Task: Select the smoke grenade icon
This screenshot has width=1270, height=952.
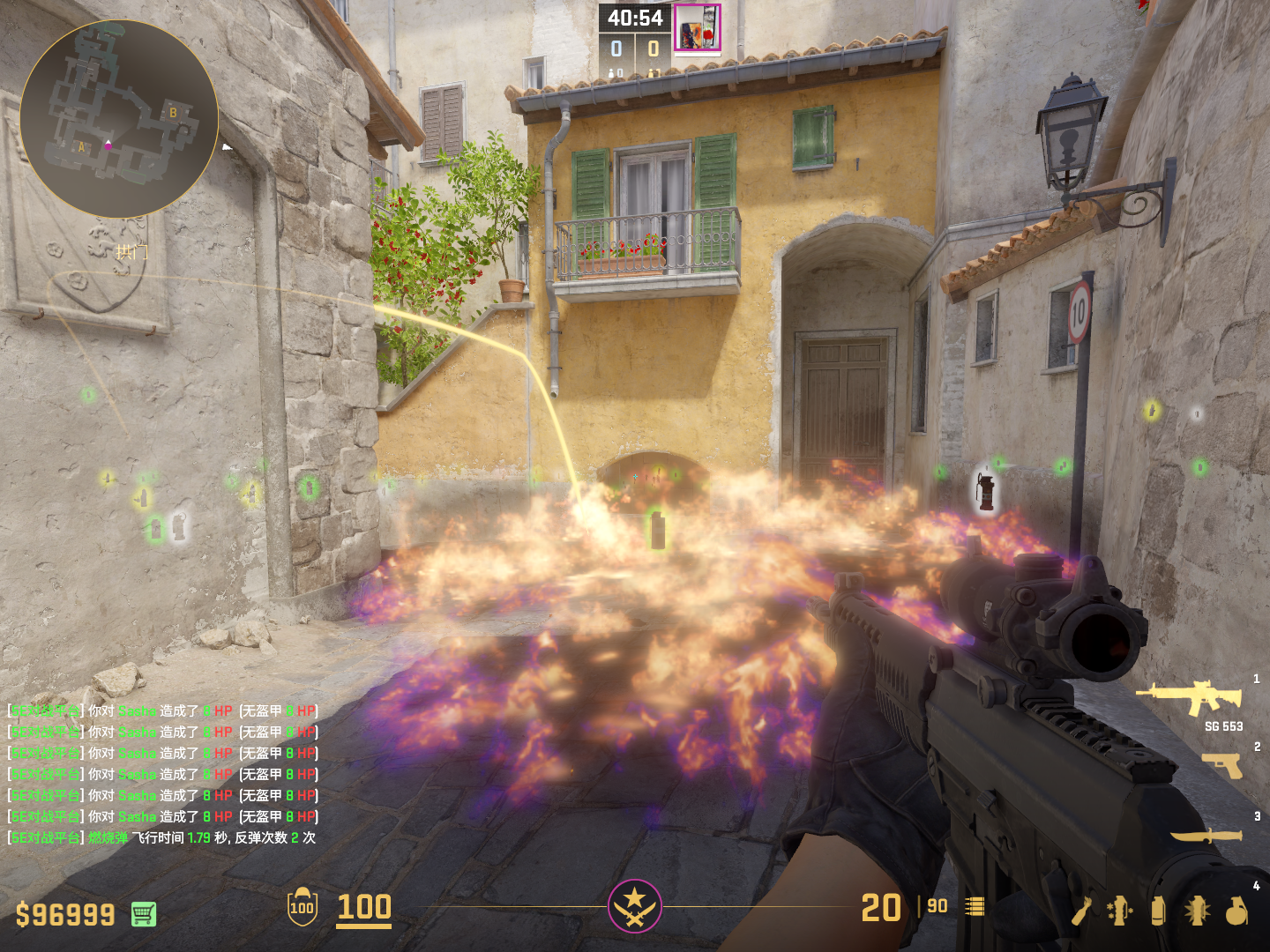Action: 1158,911
